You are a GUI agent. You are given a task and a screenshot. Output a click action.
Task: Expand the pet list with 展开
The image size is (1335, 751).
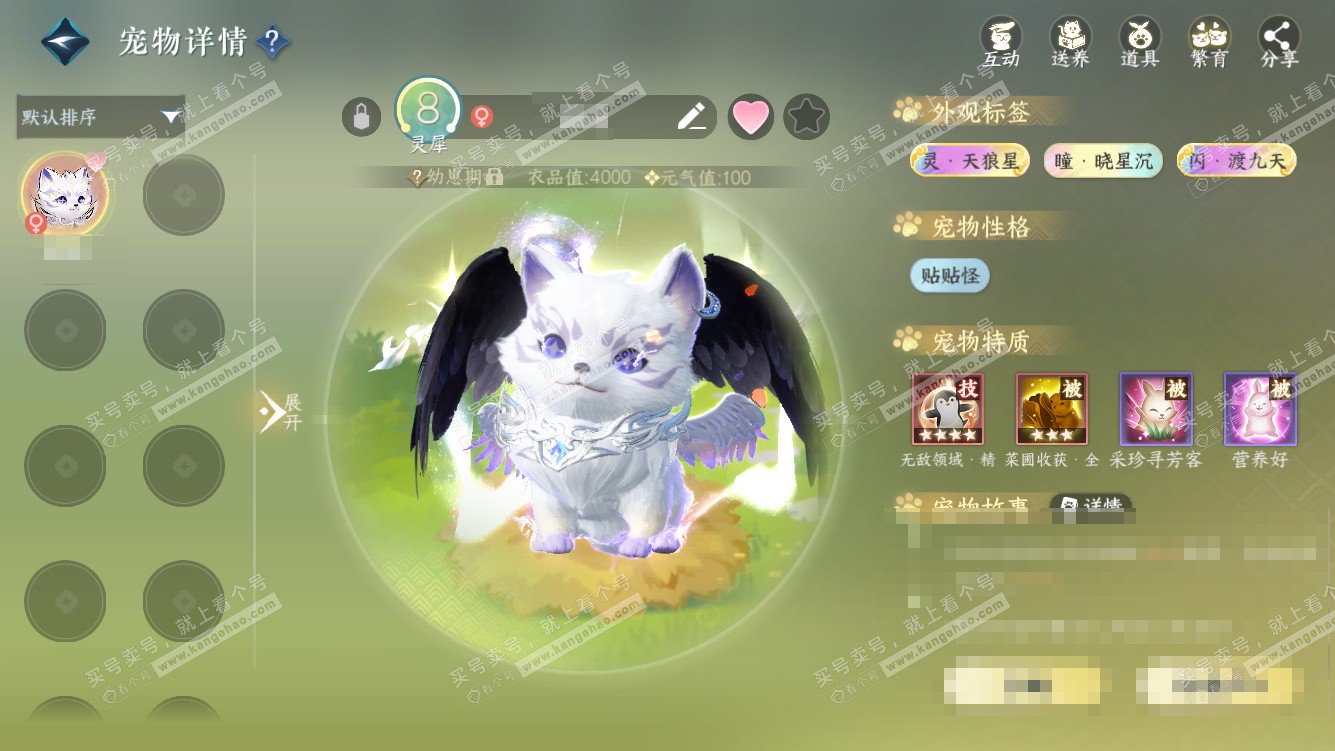pyautogui.click(x=280, y=411)
